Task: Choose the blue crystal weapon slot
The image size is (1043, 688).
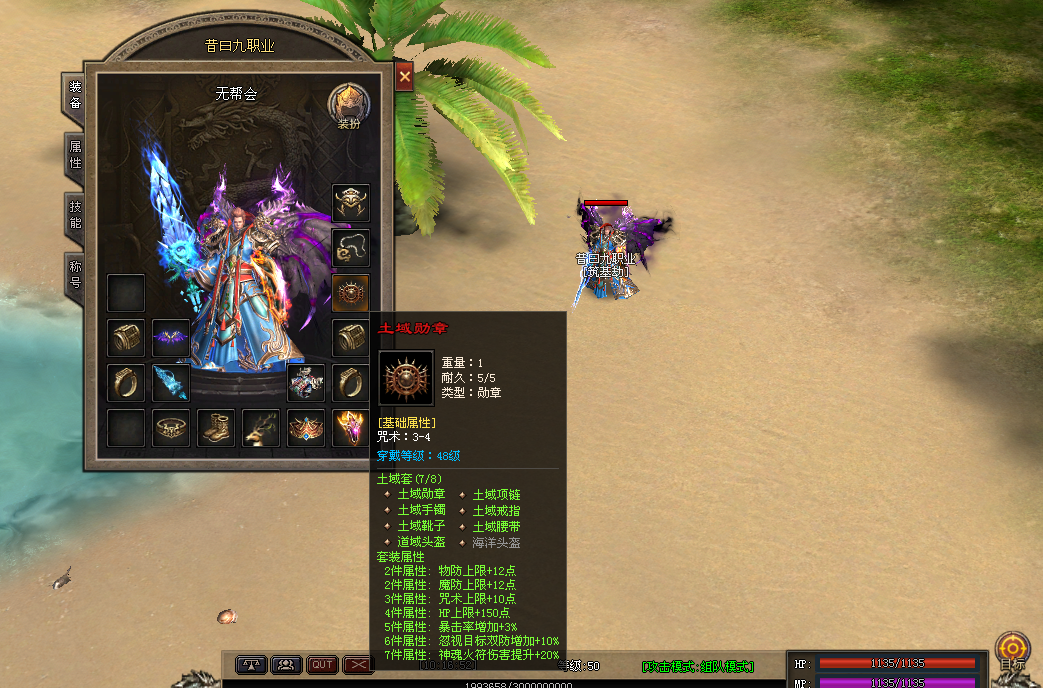Action: pos(171,383)
